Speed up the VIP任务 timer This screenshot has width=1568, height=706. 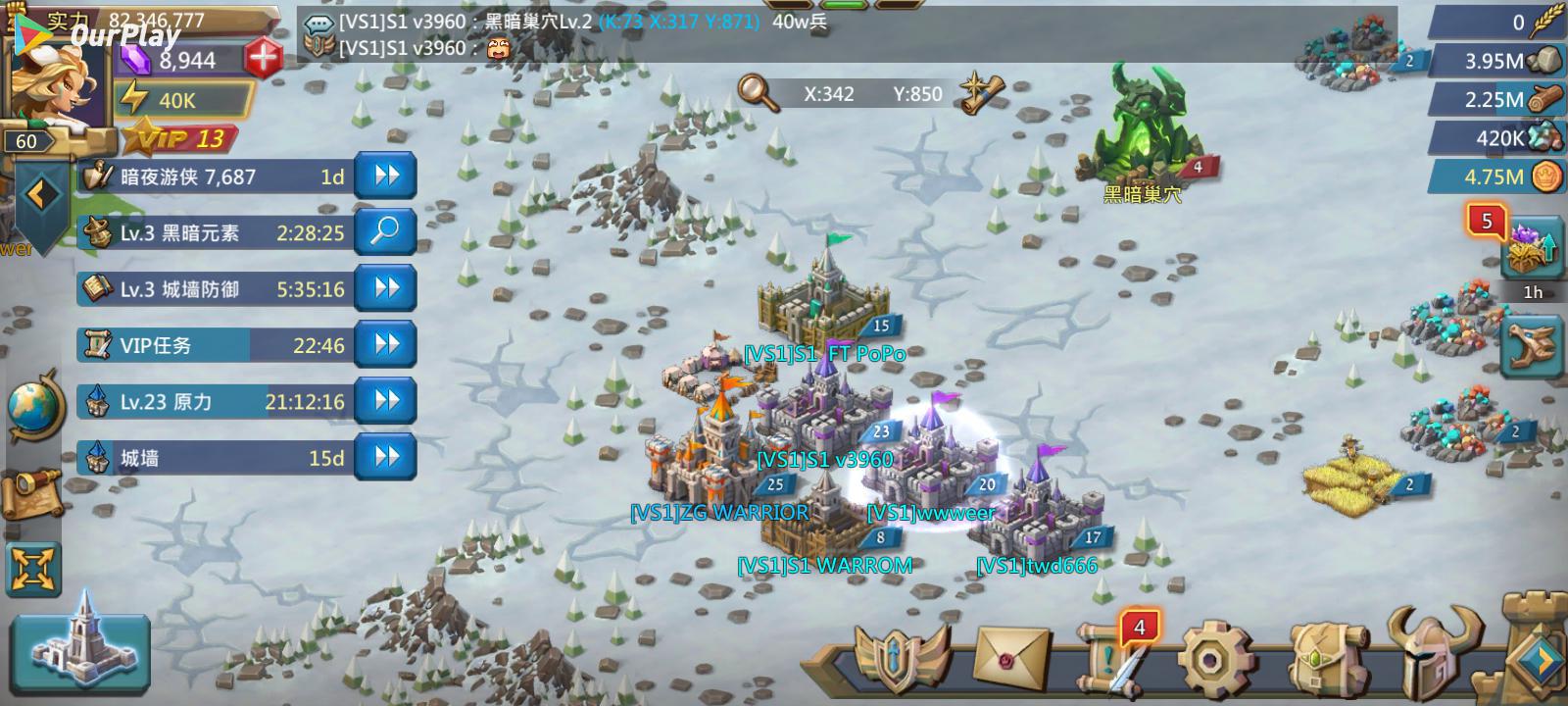(x=386, y=344)
